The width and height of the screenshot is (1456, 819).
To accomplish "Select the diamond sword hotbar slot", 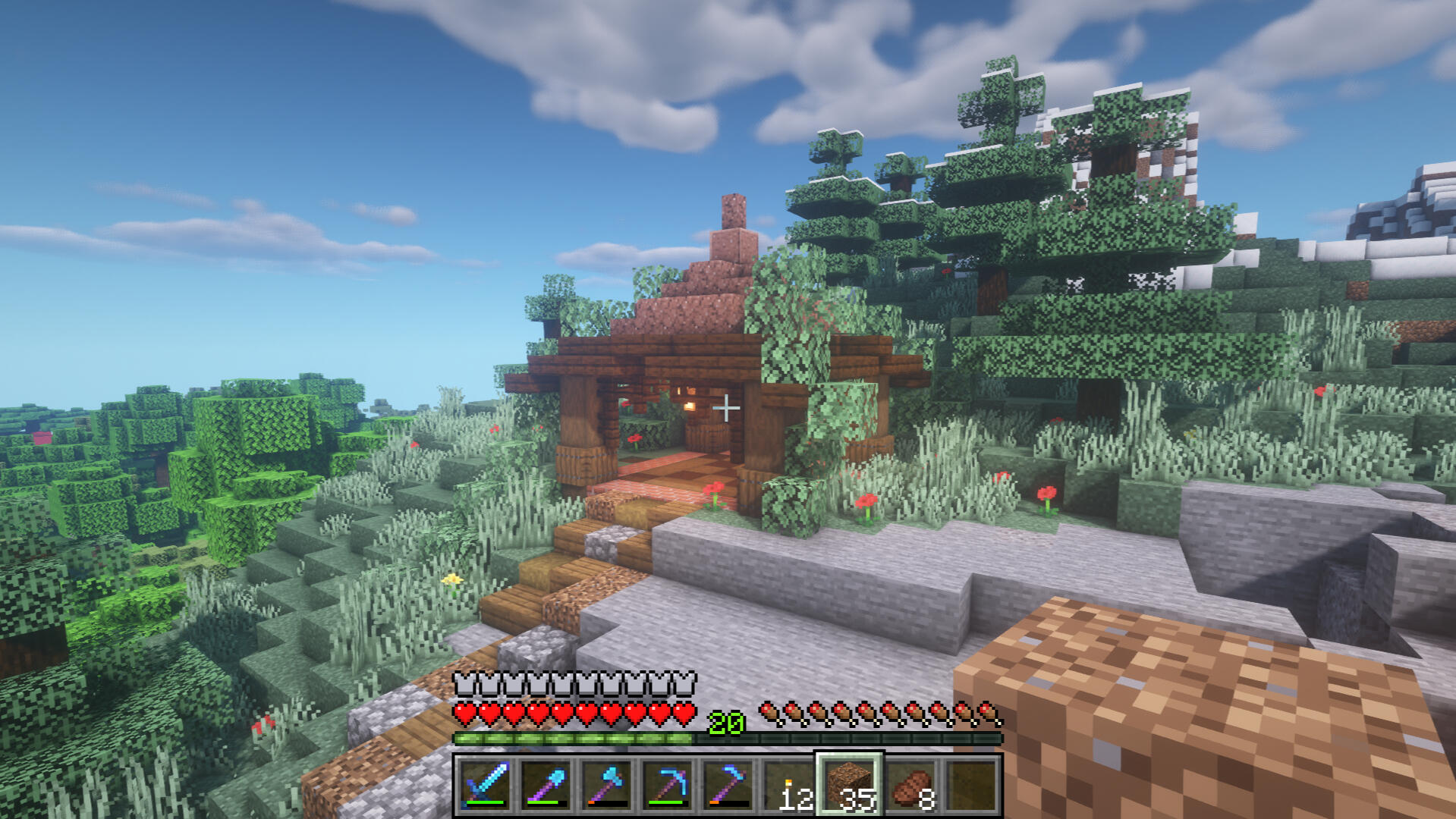I will point(485,785).
